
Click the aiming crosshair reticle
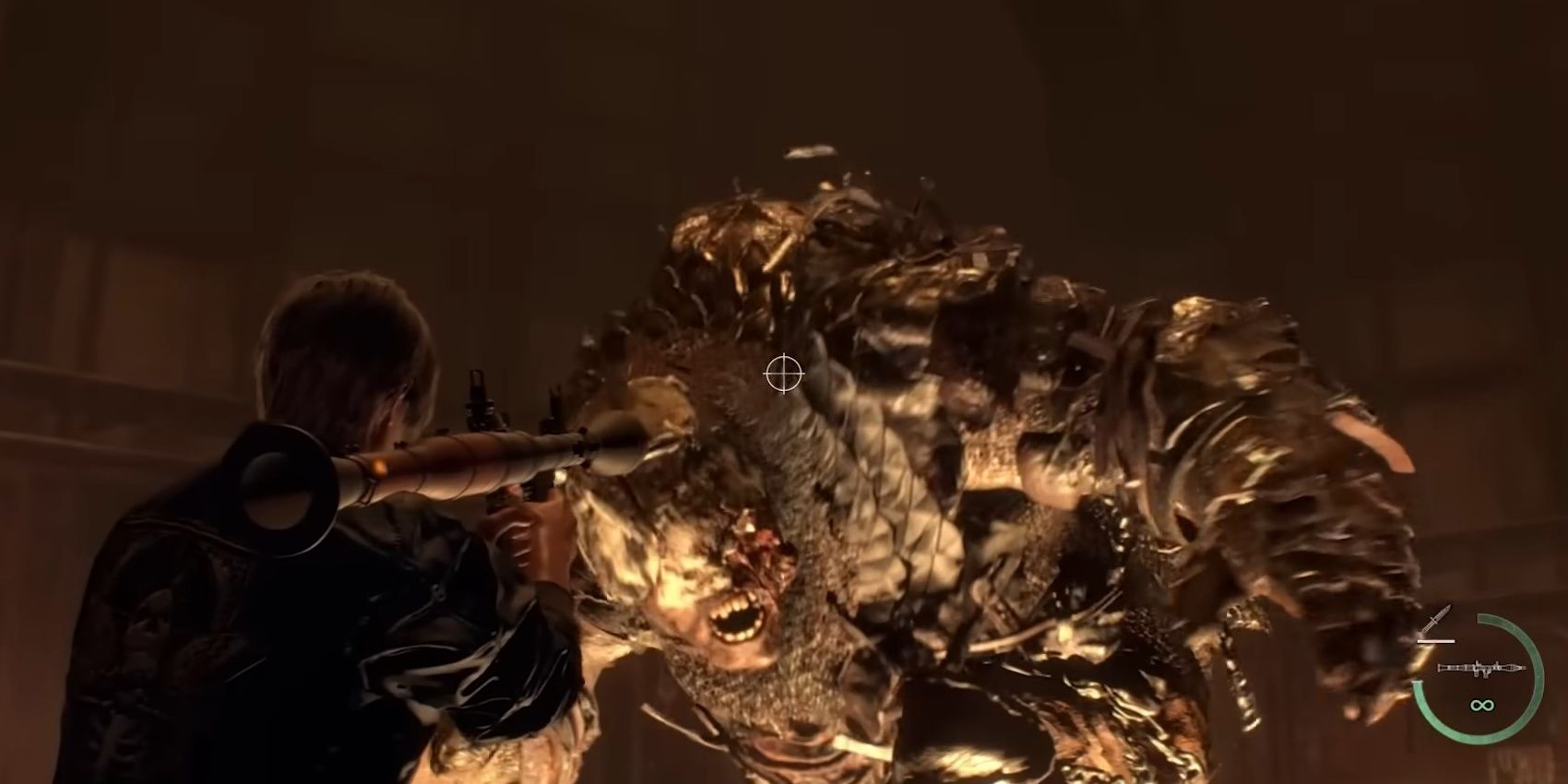point(783,374)
